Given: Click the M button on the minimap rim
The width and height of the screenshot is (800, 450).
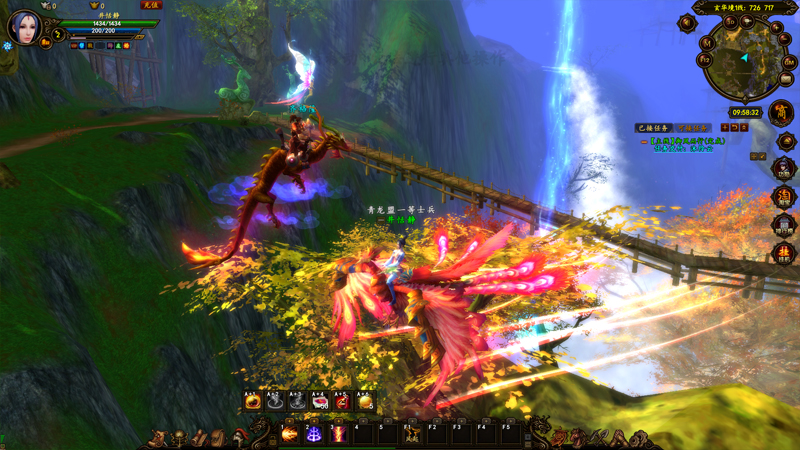Looking at the screenshot, I should 707,43.
